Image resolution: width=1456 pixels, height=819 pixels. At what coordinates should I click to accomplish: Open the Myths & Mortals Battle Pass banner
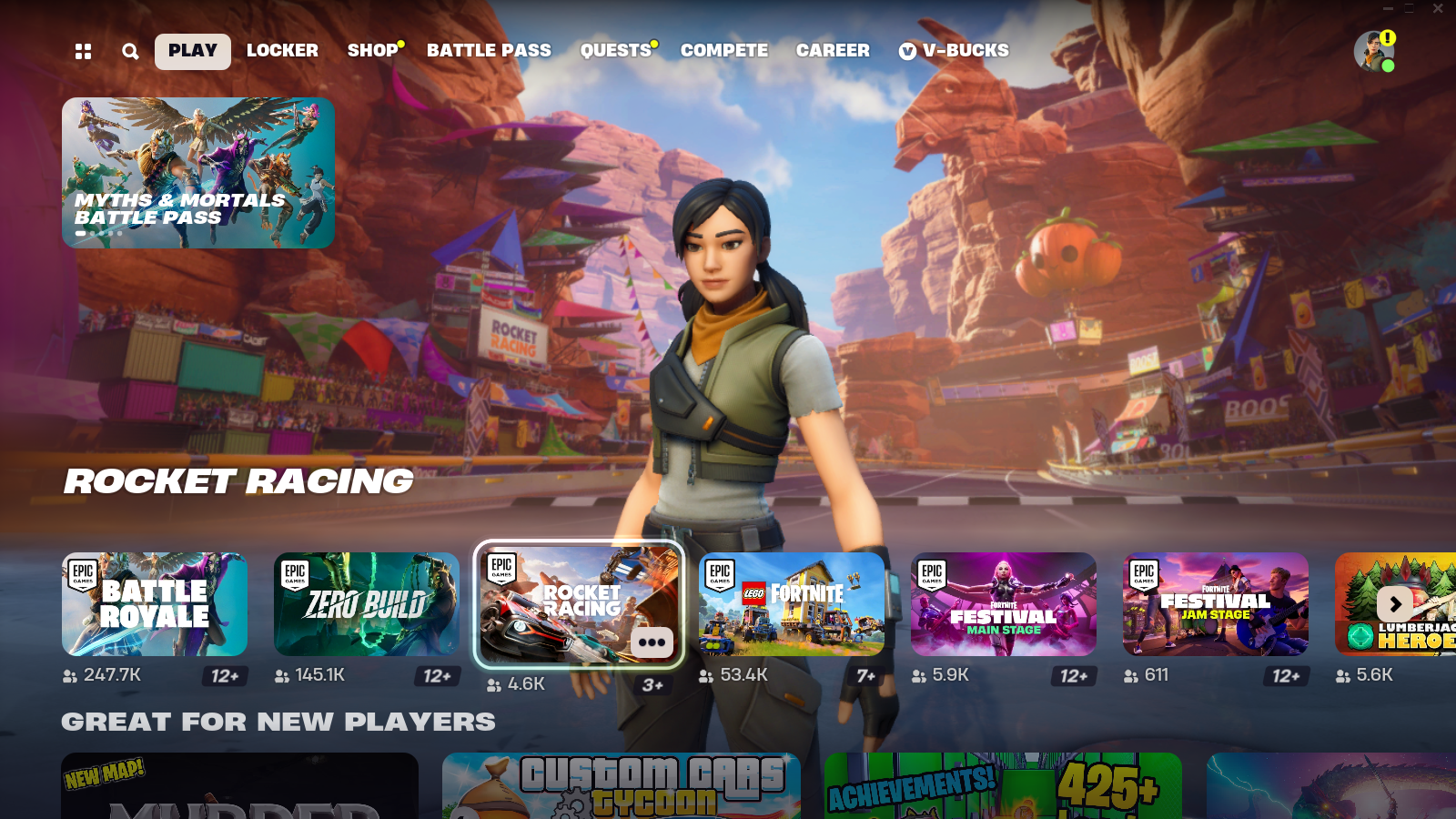197,173
